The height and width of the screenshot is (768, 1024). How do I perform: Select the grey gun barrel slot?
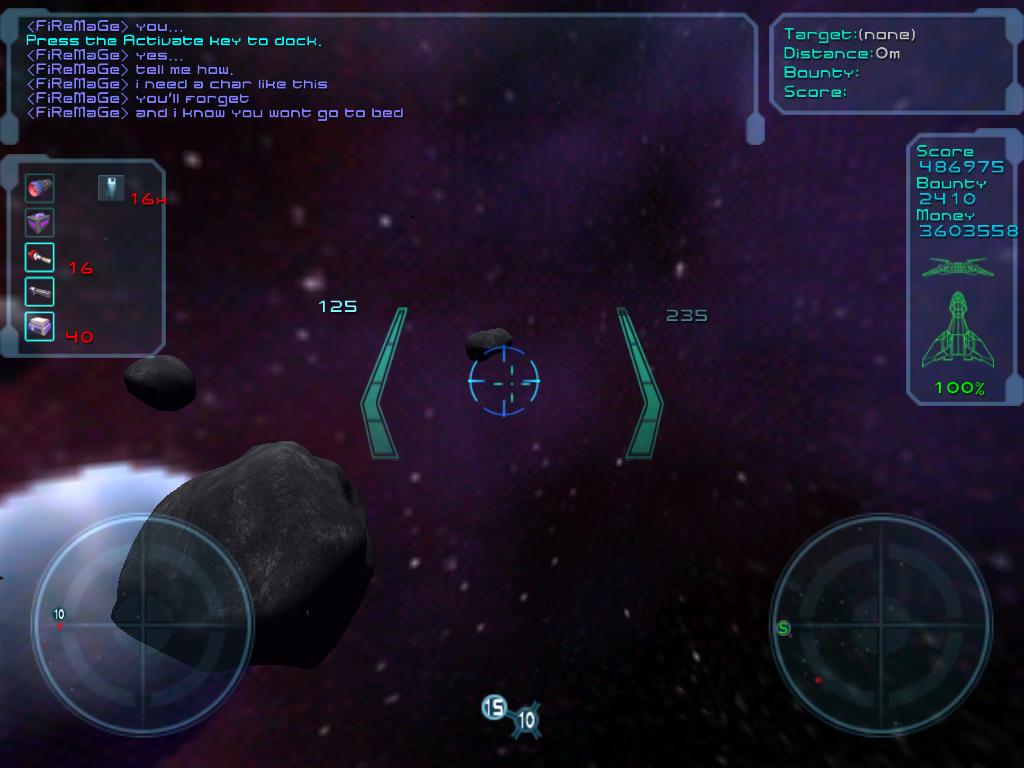point(40,291)
